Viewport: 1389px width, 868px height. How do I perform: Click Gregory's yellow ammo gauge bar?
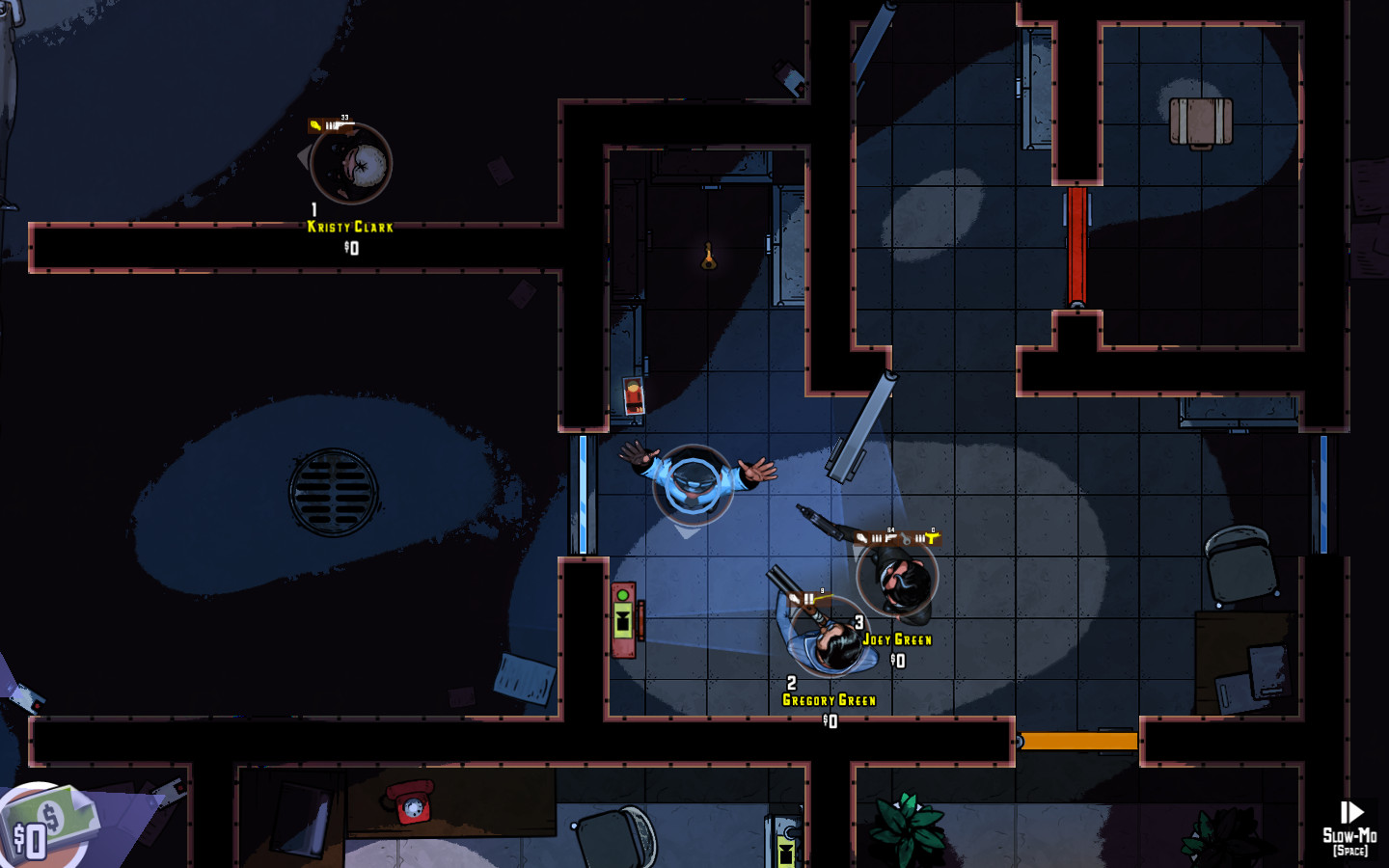click(823, 596)
